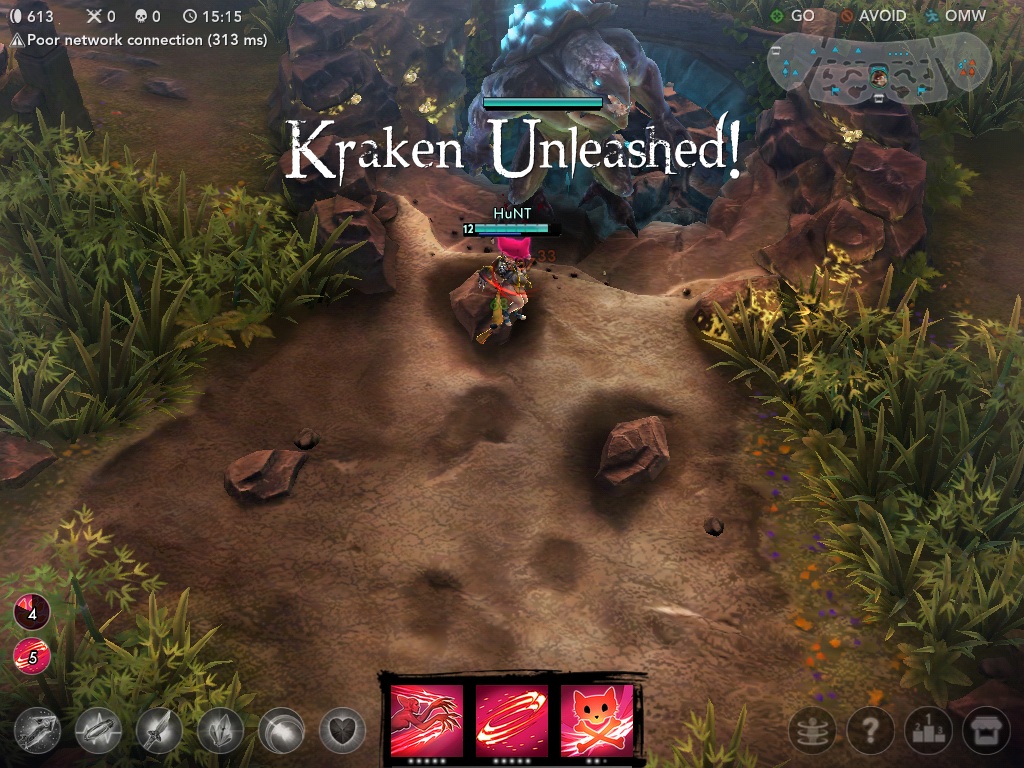Select the crystal shard item slot
The height and width of the screenshot is (768, 1024).
[x=220, y=732]
